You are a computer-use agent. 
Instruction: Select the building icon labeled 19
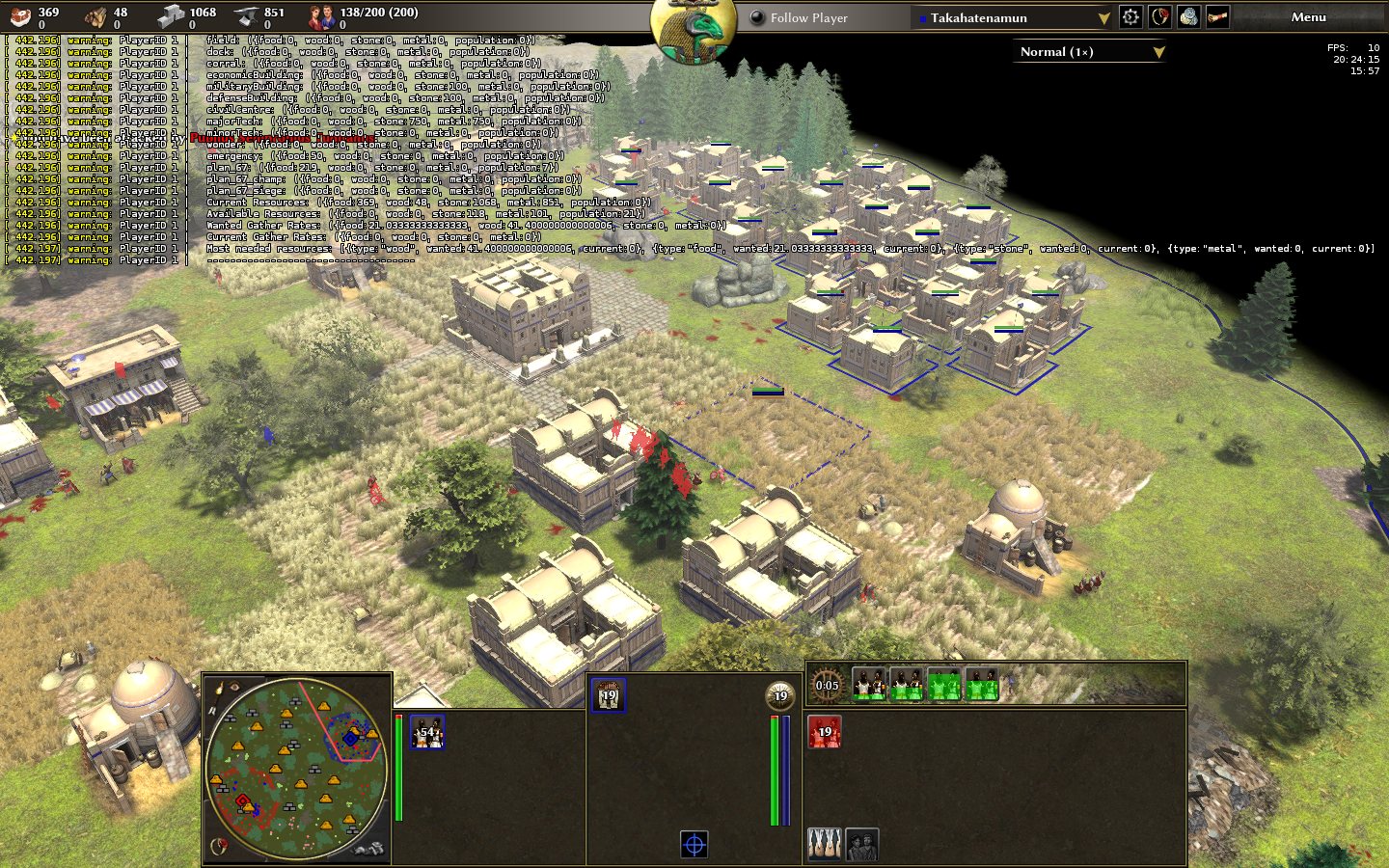pos(608,694)
